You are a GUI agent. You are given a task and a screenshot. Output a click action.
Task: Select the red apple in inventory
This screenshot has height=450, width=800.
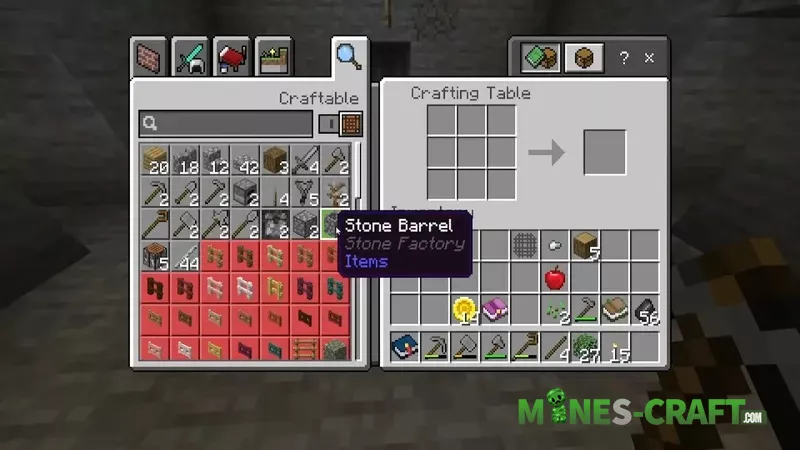tap(555, 277)
